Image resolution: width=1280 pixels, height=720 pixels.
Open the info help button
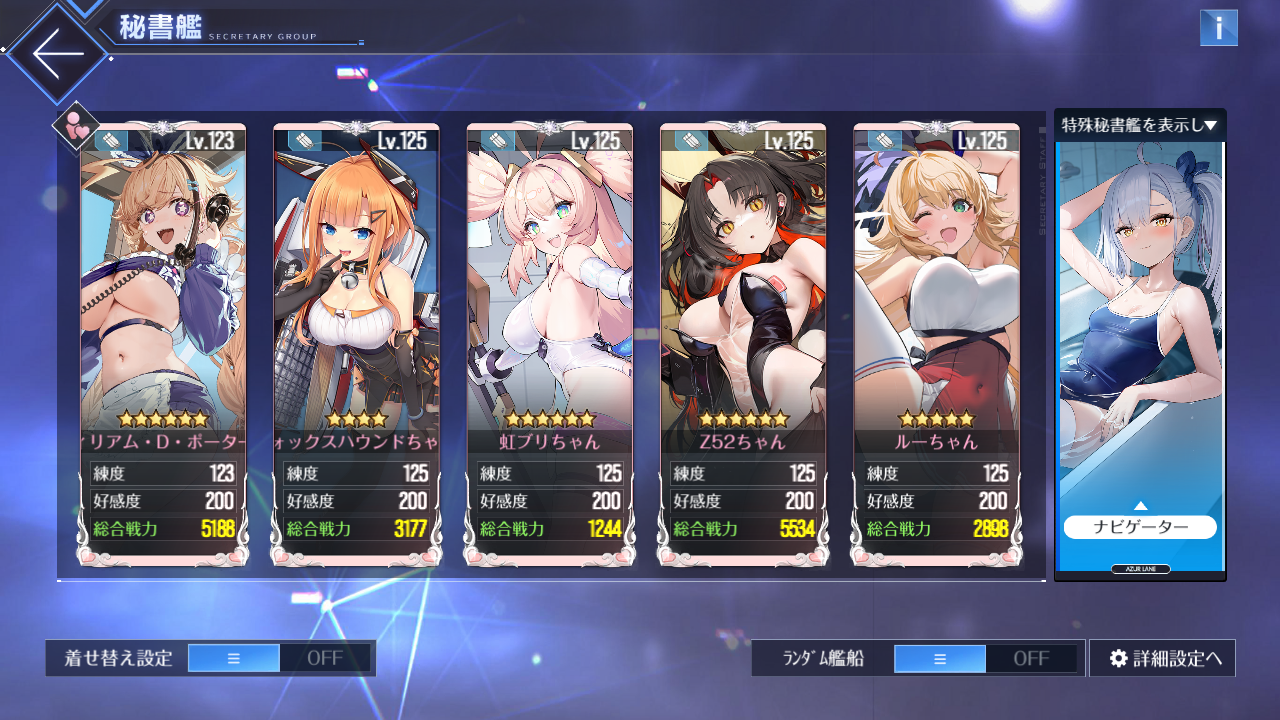click(x=1218, y=28)
